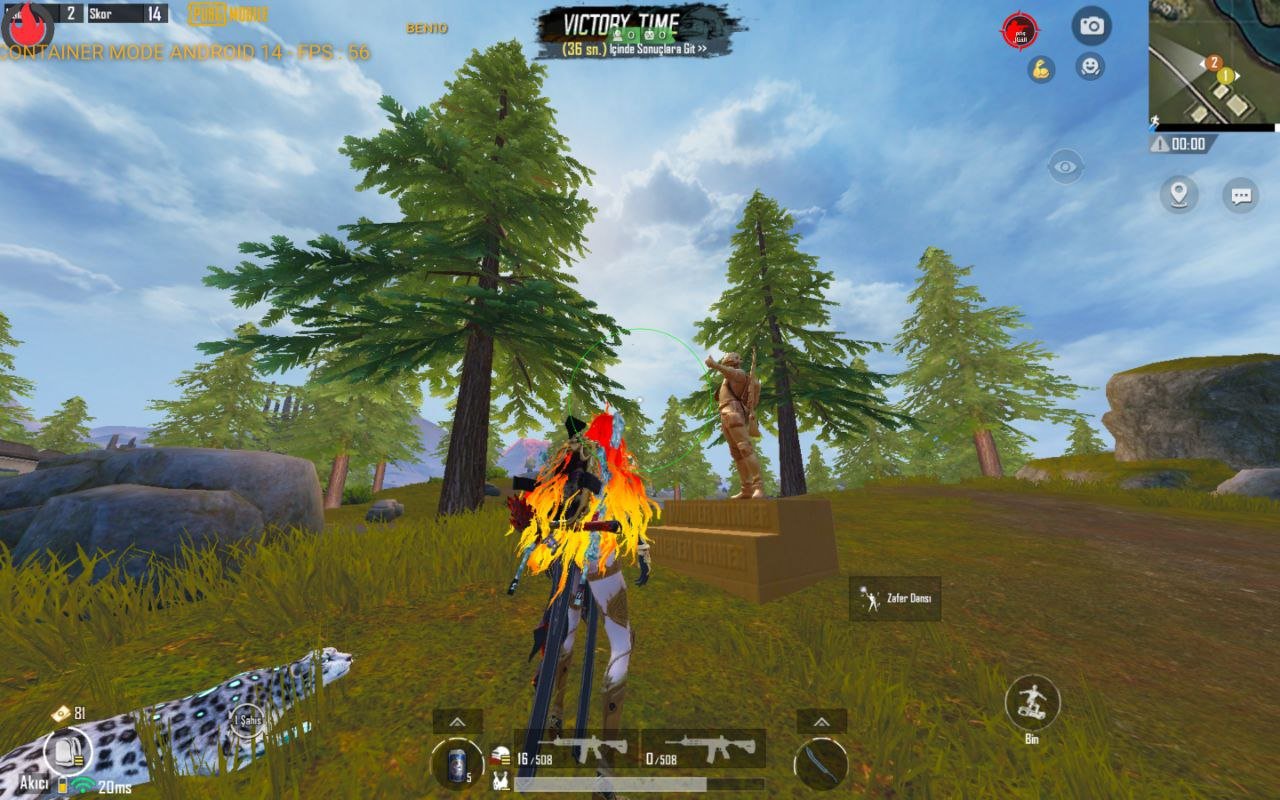Screen dimensions: 1280x800
Task: Toggle the spectator eye view
Action: coord(1064,165)
